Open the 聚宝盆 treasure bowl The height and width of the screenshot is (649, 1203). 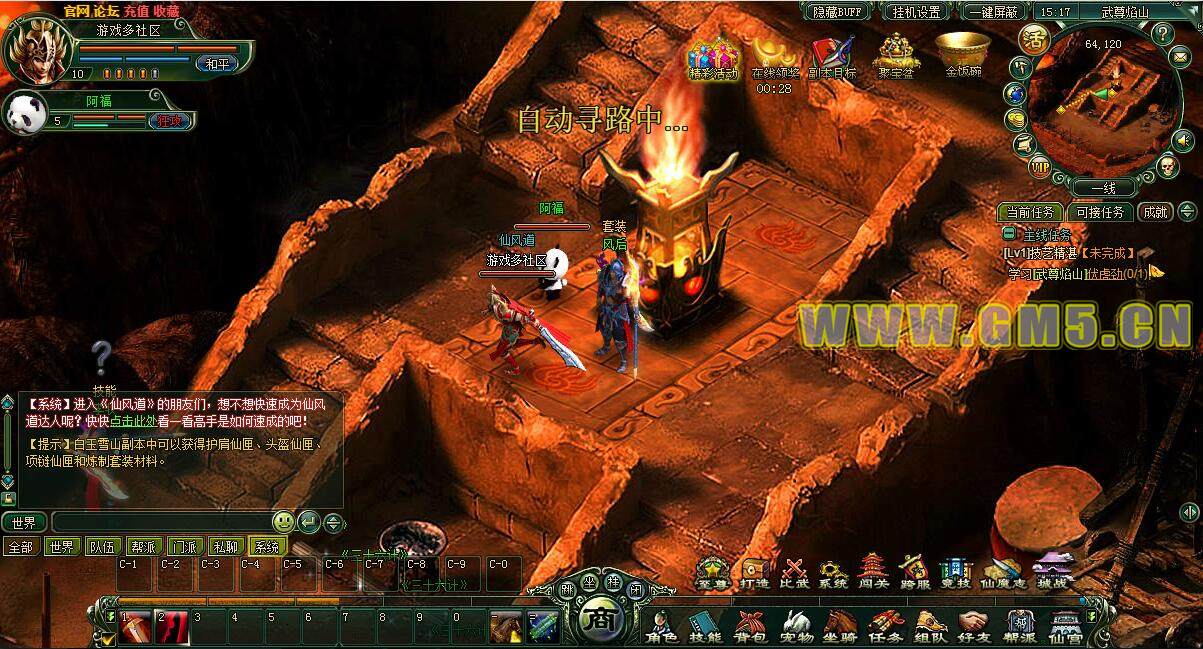899,56
